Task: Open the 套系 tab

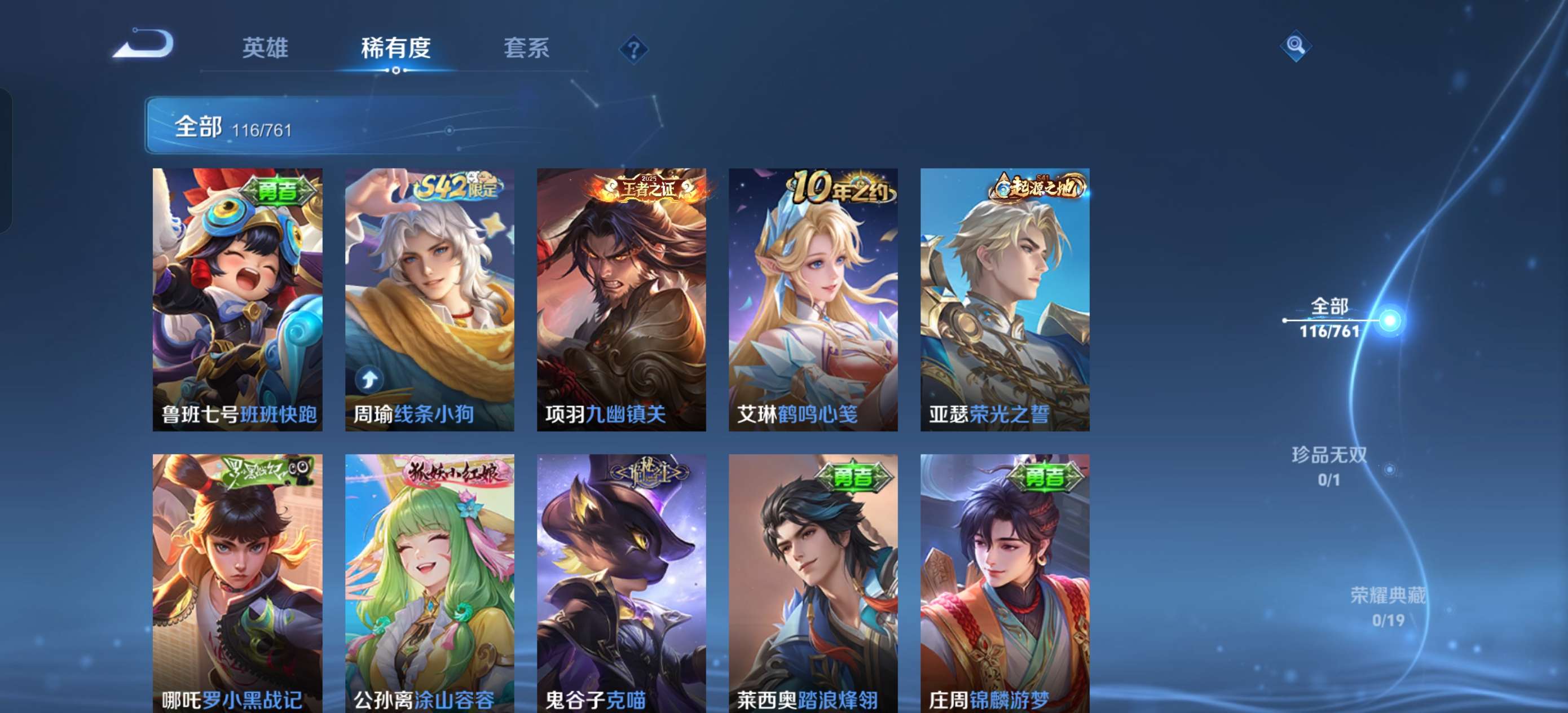Action: point(527,49)
